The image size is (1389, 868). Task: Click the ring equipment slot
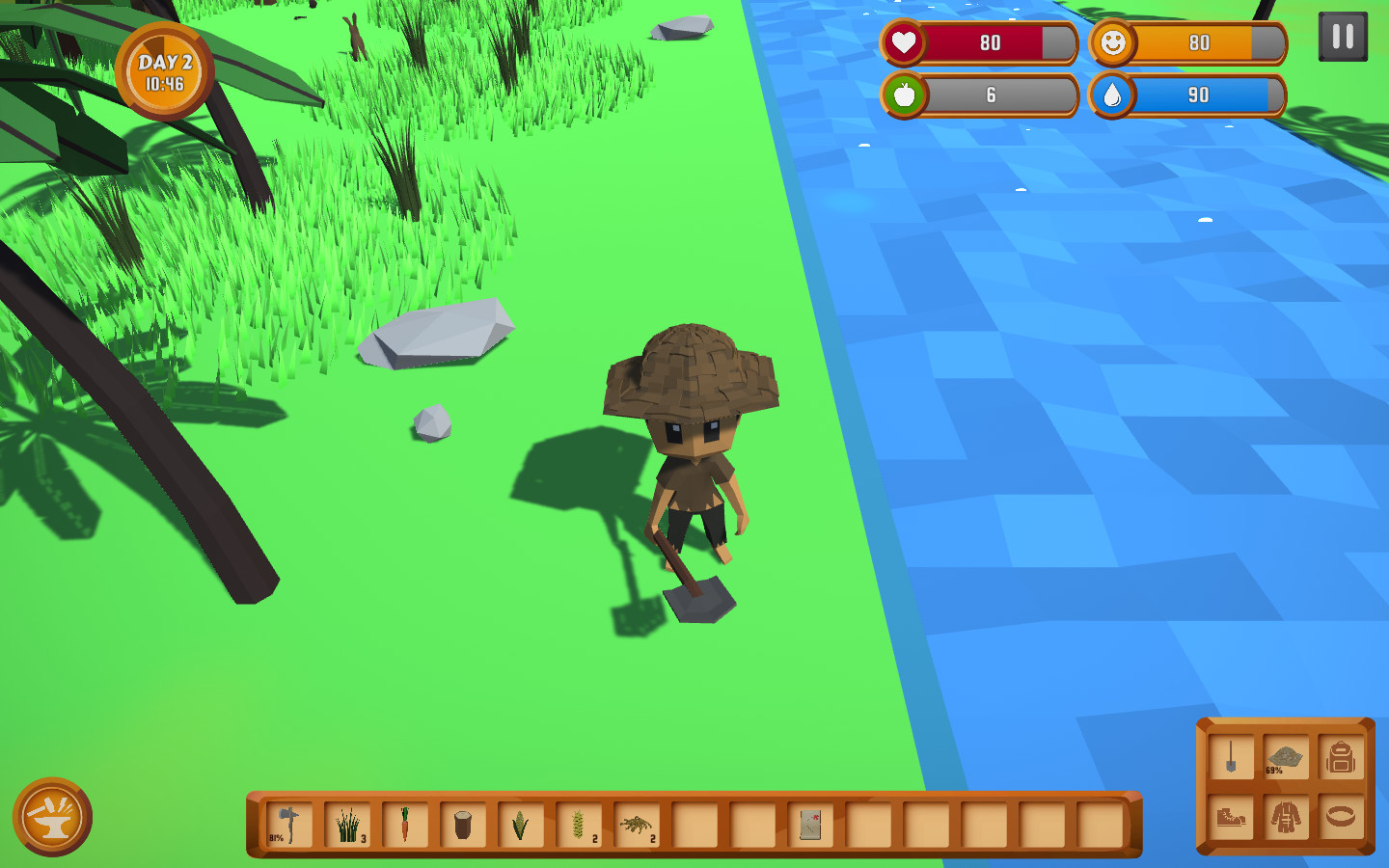pos(1339,817)
